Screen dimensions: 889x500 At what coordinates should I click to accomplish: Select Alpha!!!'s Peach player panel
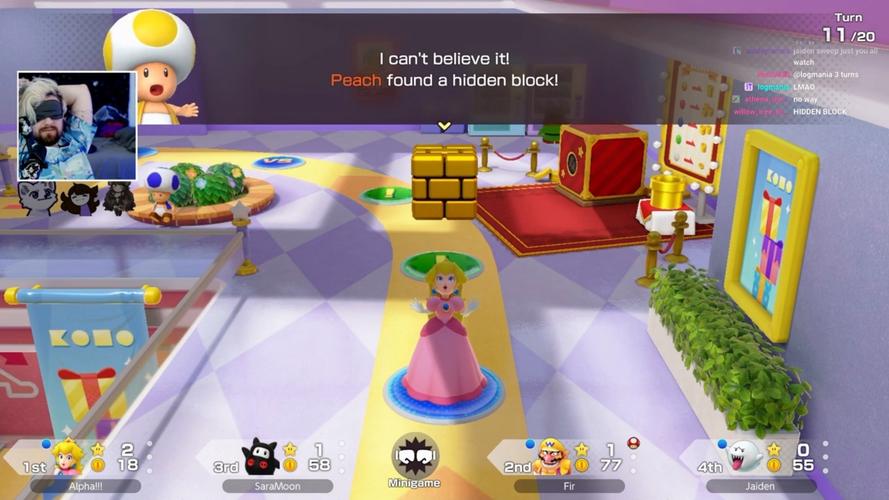coord(85,460)
